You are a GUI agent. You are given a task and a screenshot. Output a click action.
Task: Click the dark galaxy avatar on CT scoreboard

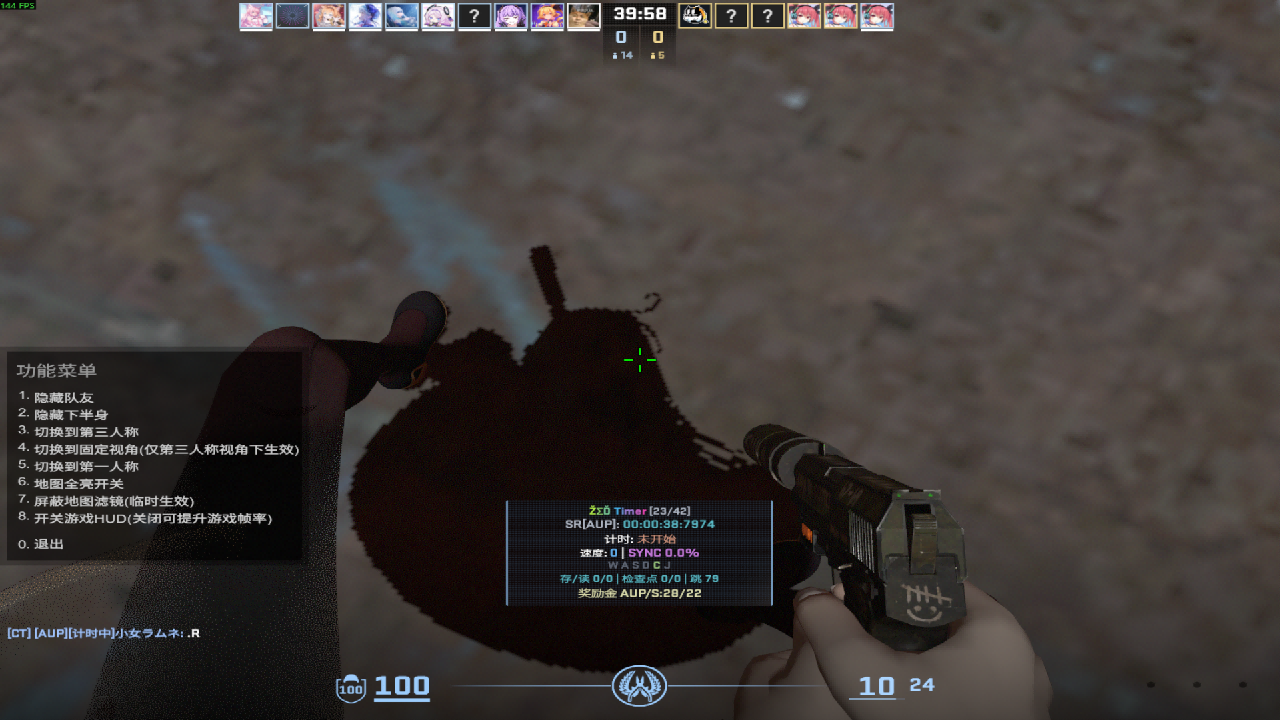click(292, 16)
